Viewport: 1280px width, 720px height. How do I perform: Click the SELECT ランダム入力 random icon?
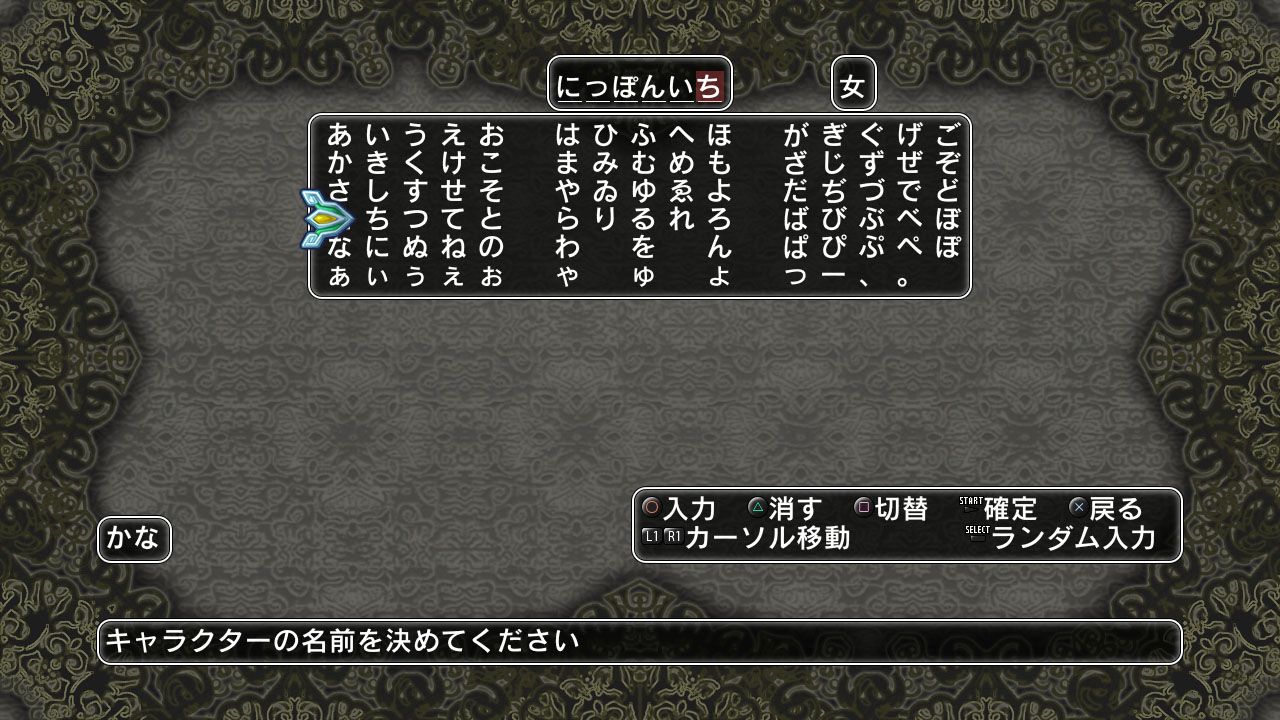(x=977, y=532)
